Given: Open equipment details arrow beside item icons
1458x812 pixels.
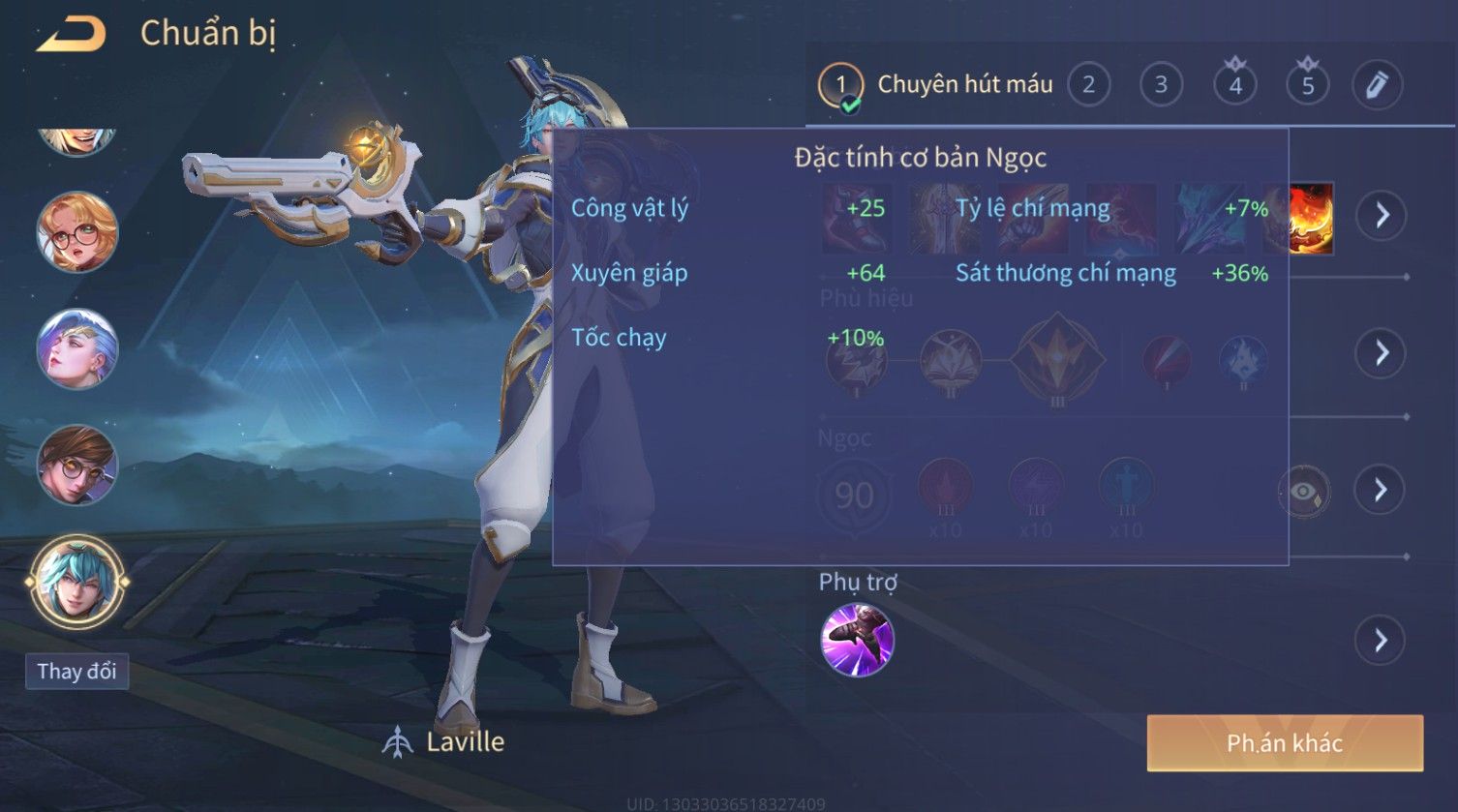Looking at the screenshot, I should [x=1381, y=215].
